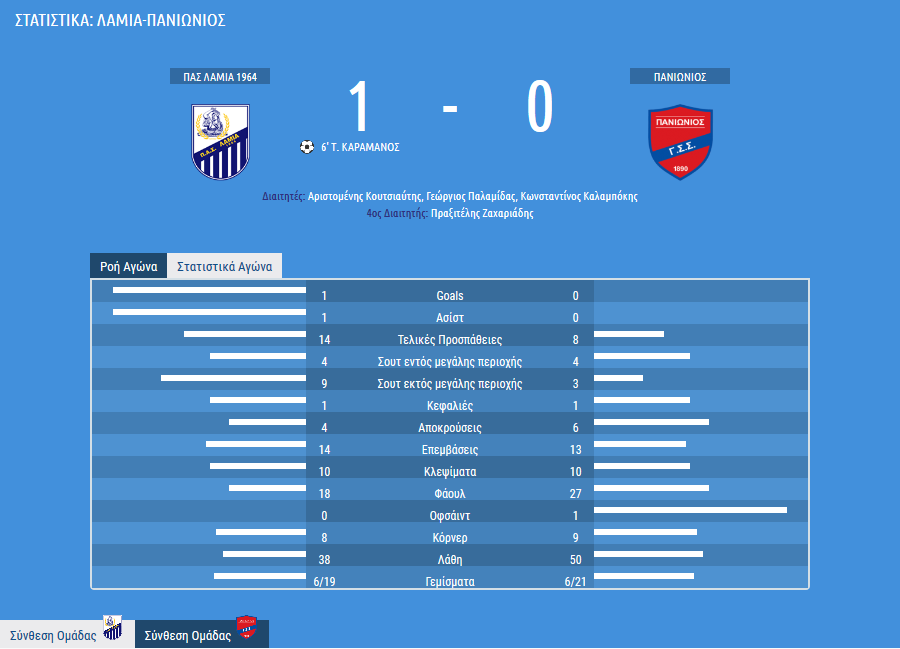Show the Lamia team lineup tab
900x649 pixels.
tap(67, 634)
